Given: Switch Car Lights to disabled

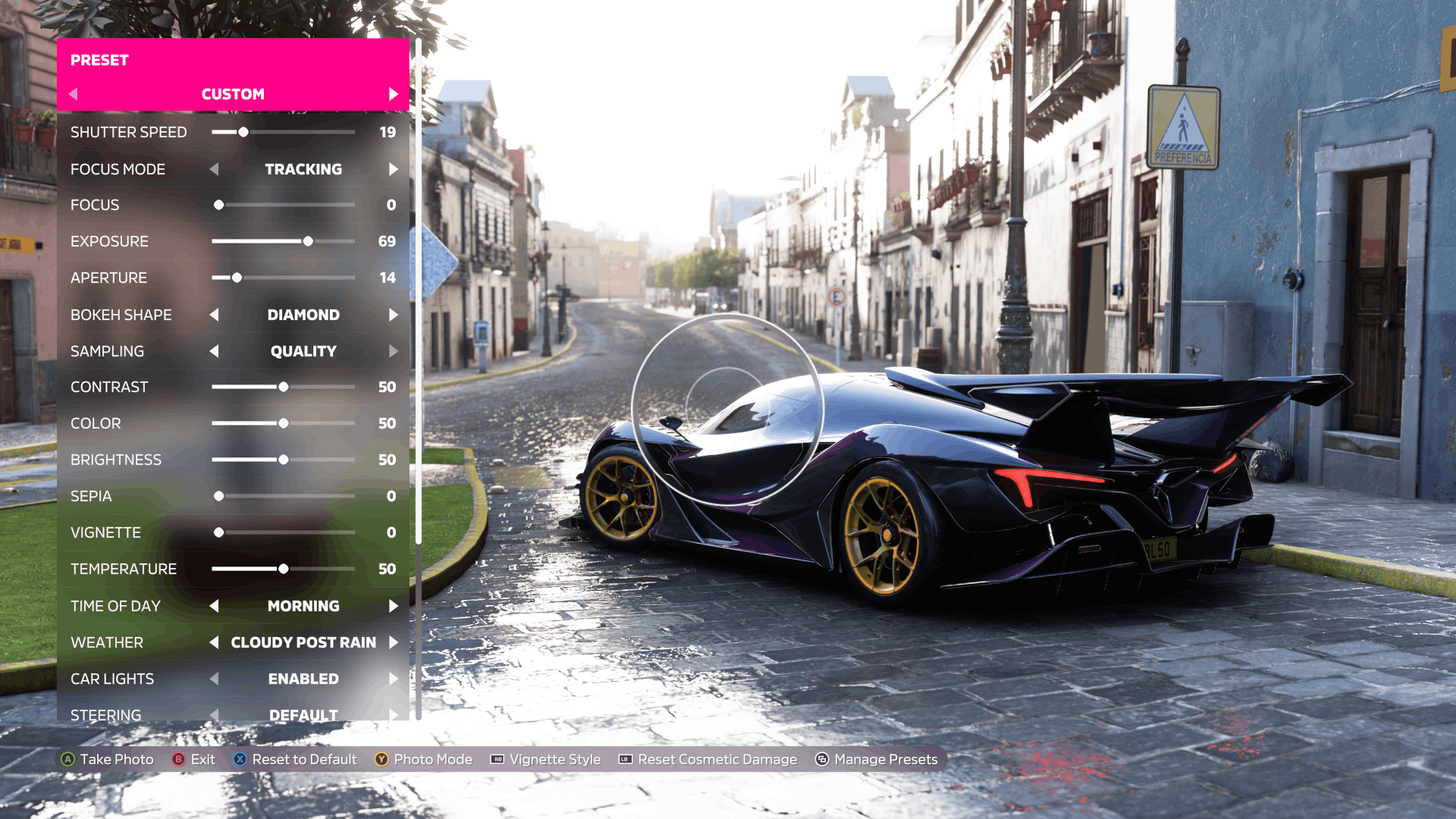Looking at the screenshot, I should (x=394, y=679).
